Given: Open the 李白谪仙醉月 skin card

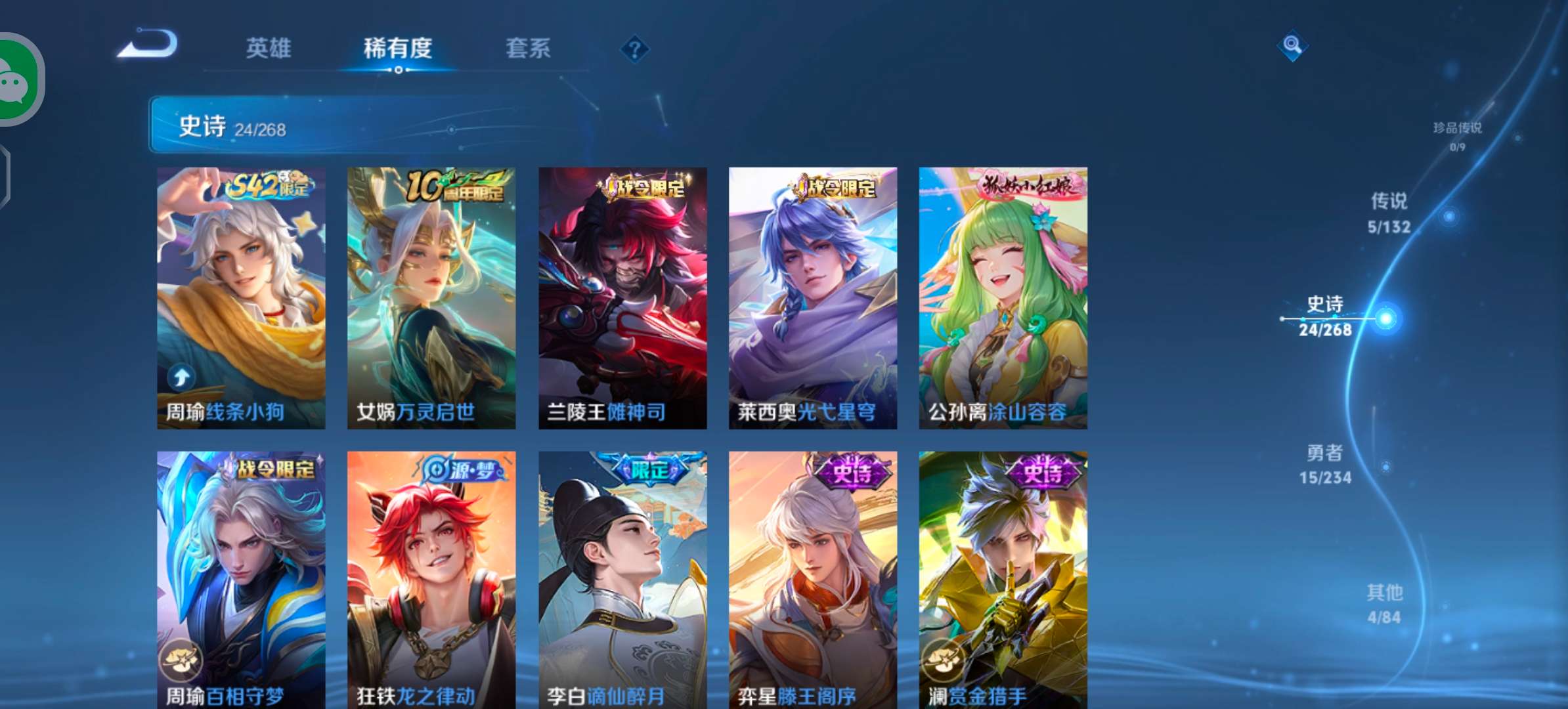Looking at the screenshot, I should [621, 578].
